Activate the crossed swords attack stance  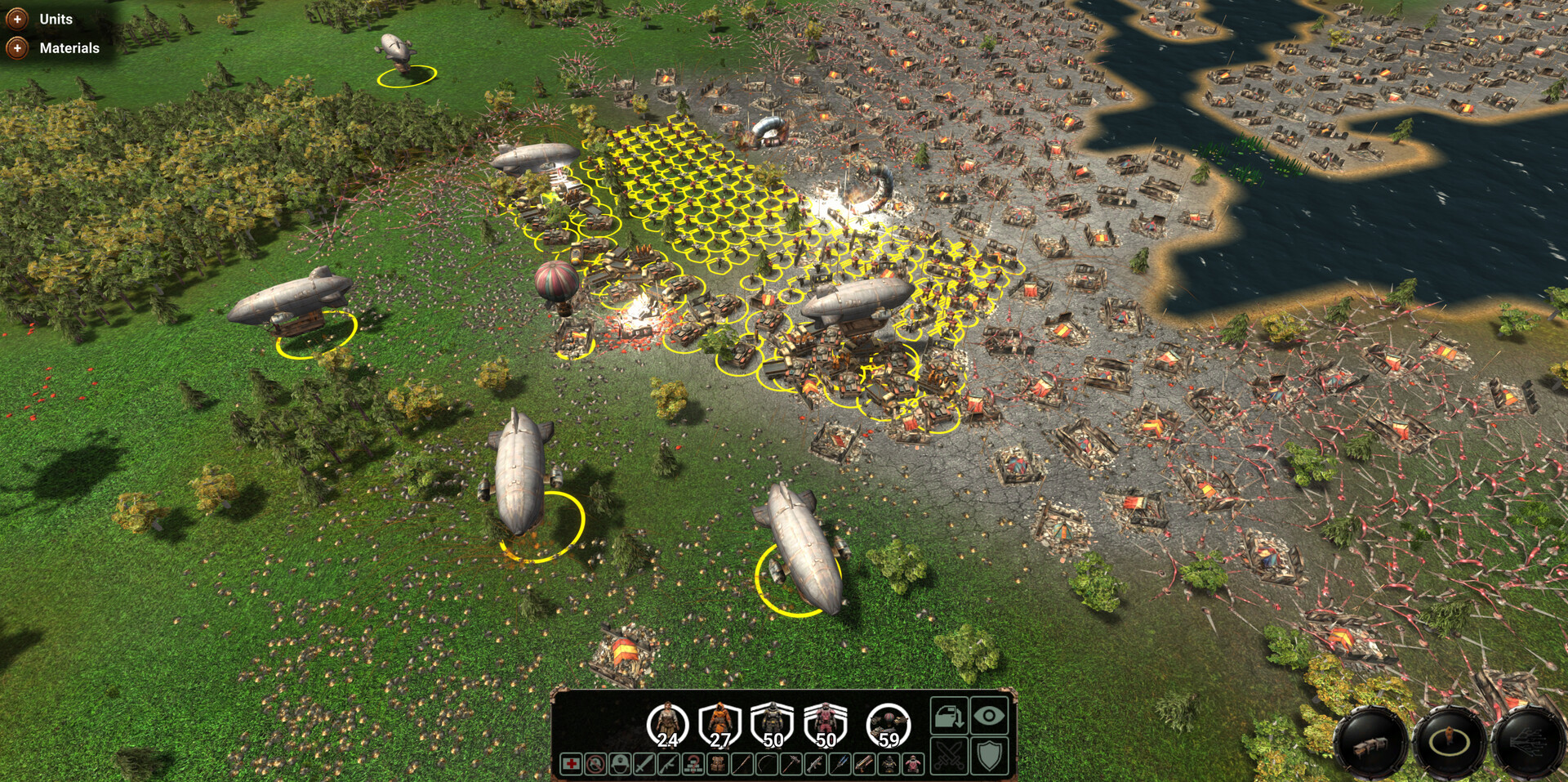[948, 756]
